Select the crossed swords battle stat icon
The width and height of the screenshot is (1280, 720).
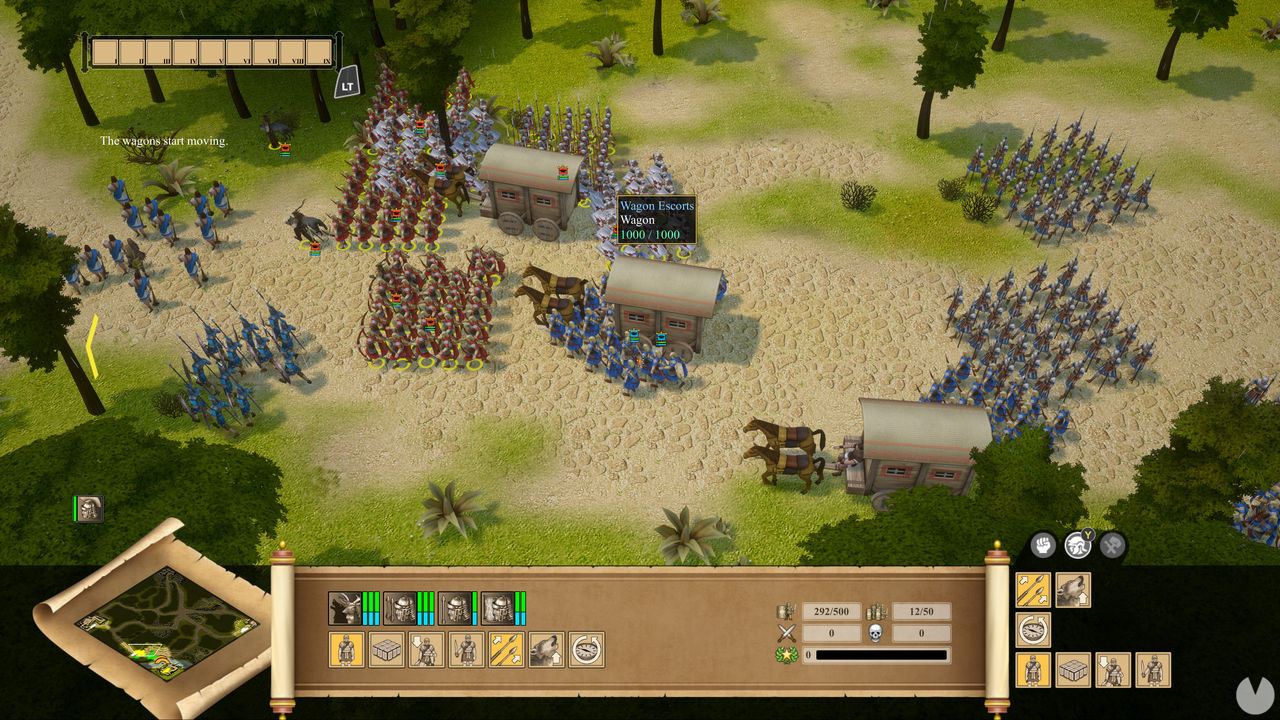point(785,631)
